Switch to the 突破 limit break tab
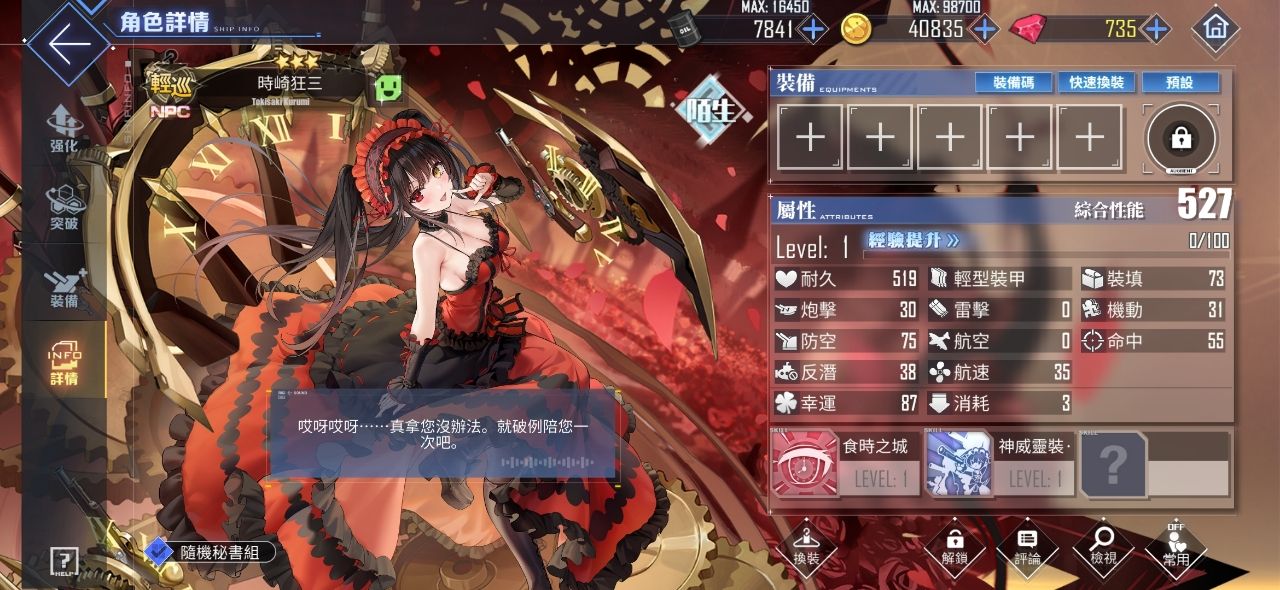Viewport: 1280px width, 590px height. click(x=64, y=208)
